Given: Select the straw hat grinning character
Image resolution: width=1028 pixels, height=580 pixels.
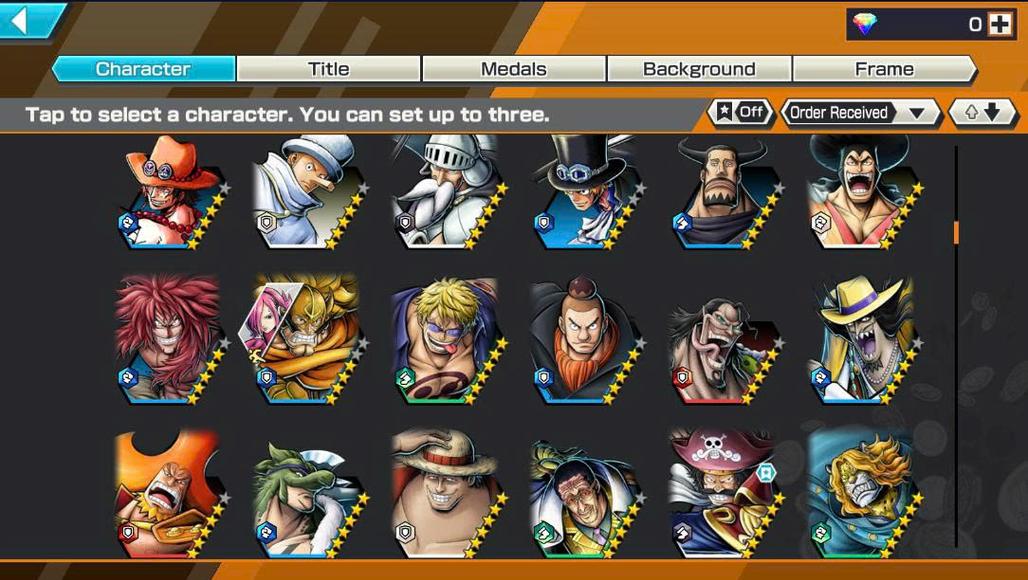Looking at the screenshot, I should coord(444,493).
